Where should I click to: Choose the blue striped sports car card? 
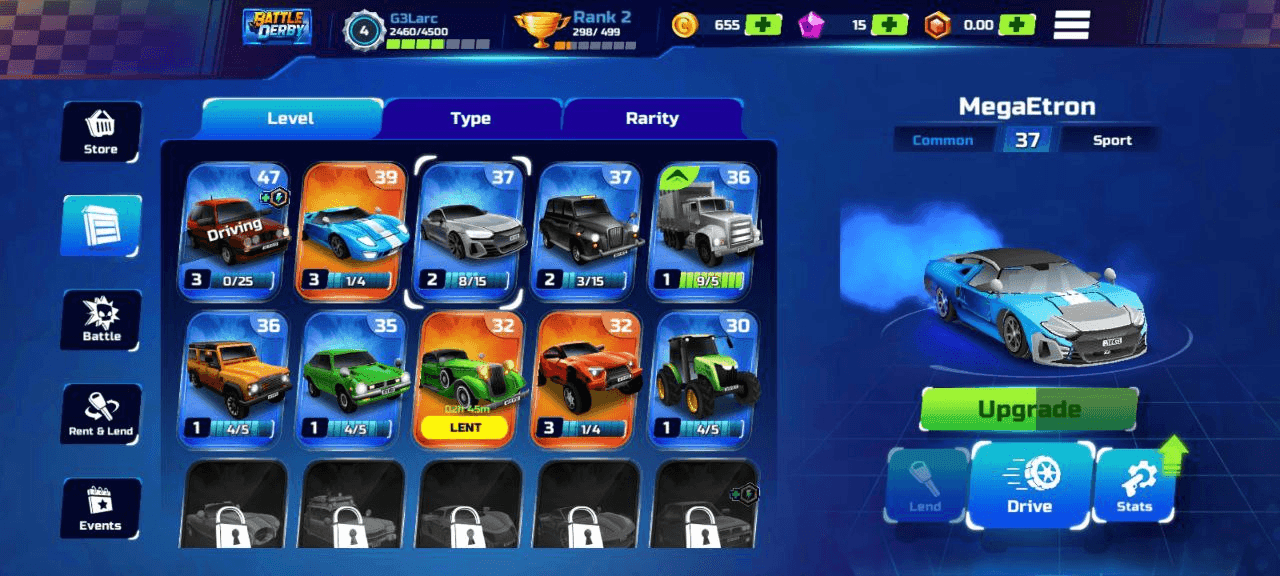[x=354, y=231]
